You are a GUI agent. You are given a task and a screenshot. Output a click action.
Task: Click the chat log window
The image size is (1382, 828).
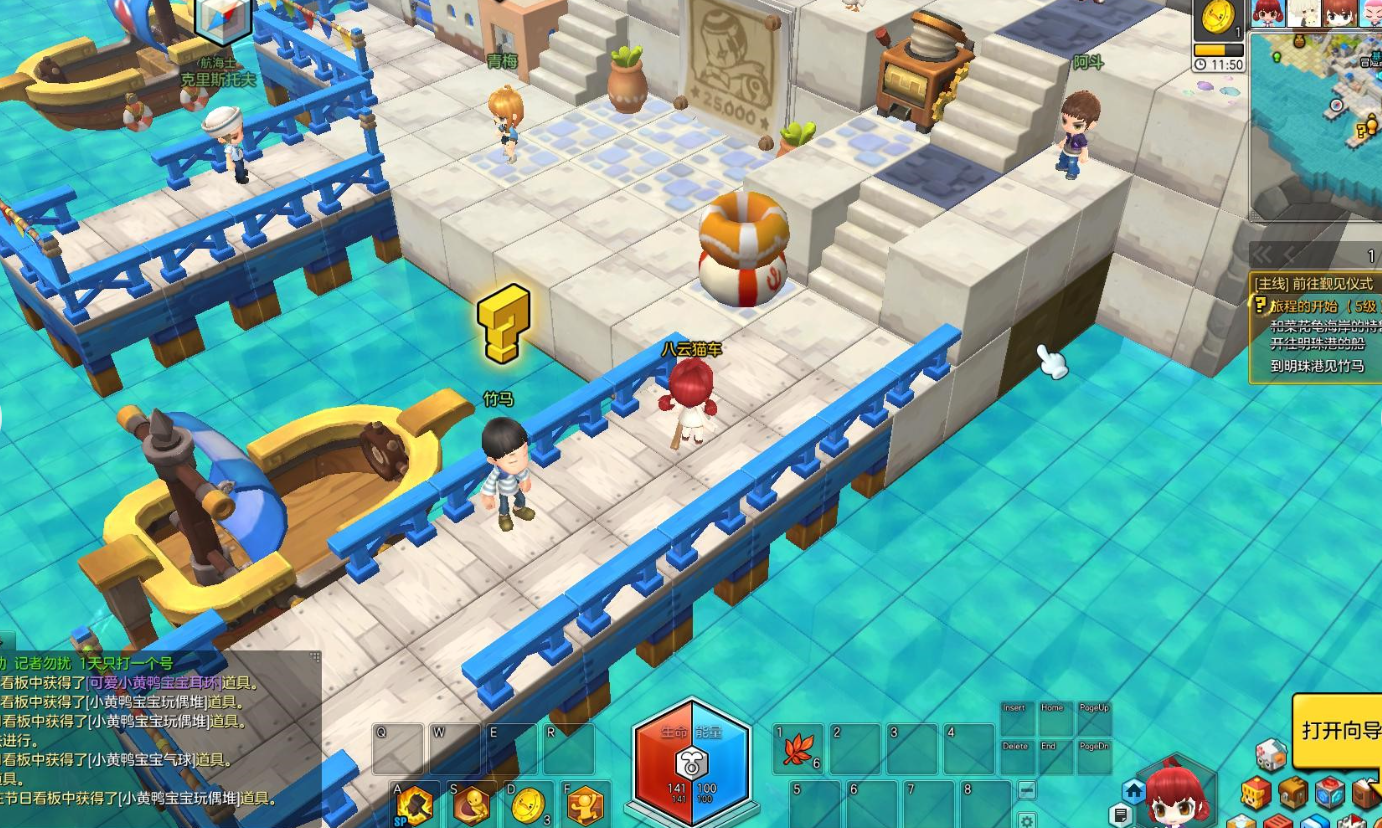160,738
